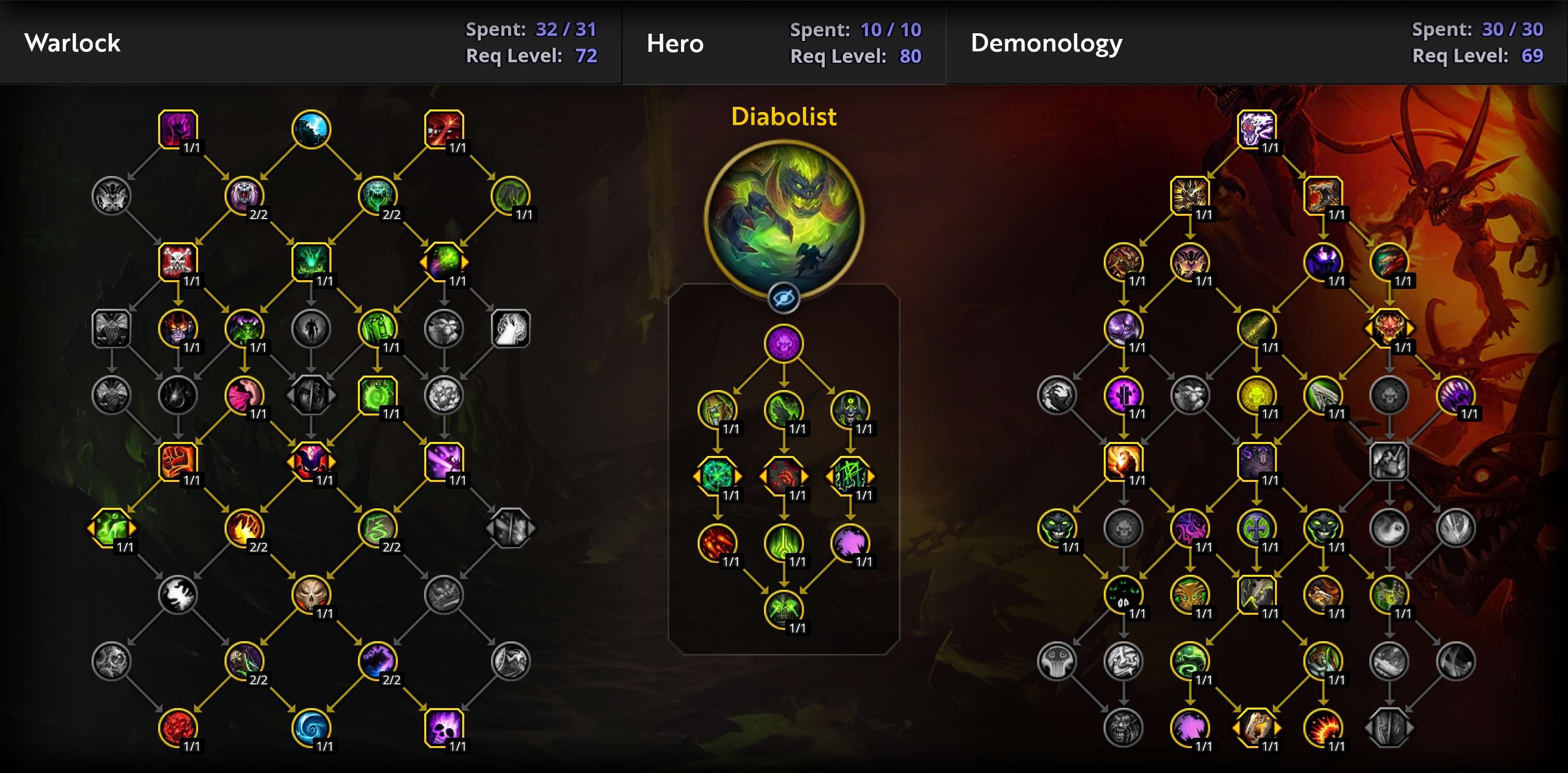Choose the square purple skull Warlock talent
1568x773 pixels.
443,727
